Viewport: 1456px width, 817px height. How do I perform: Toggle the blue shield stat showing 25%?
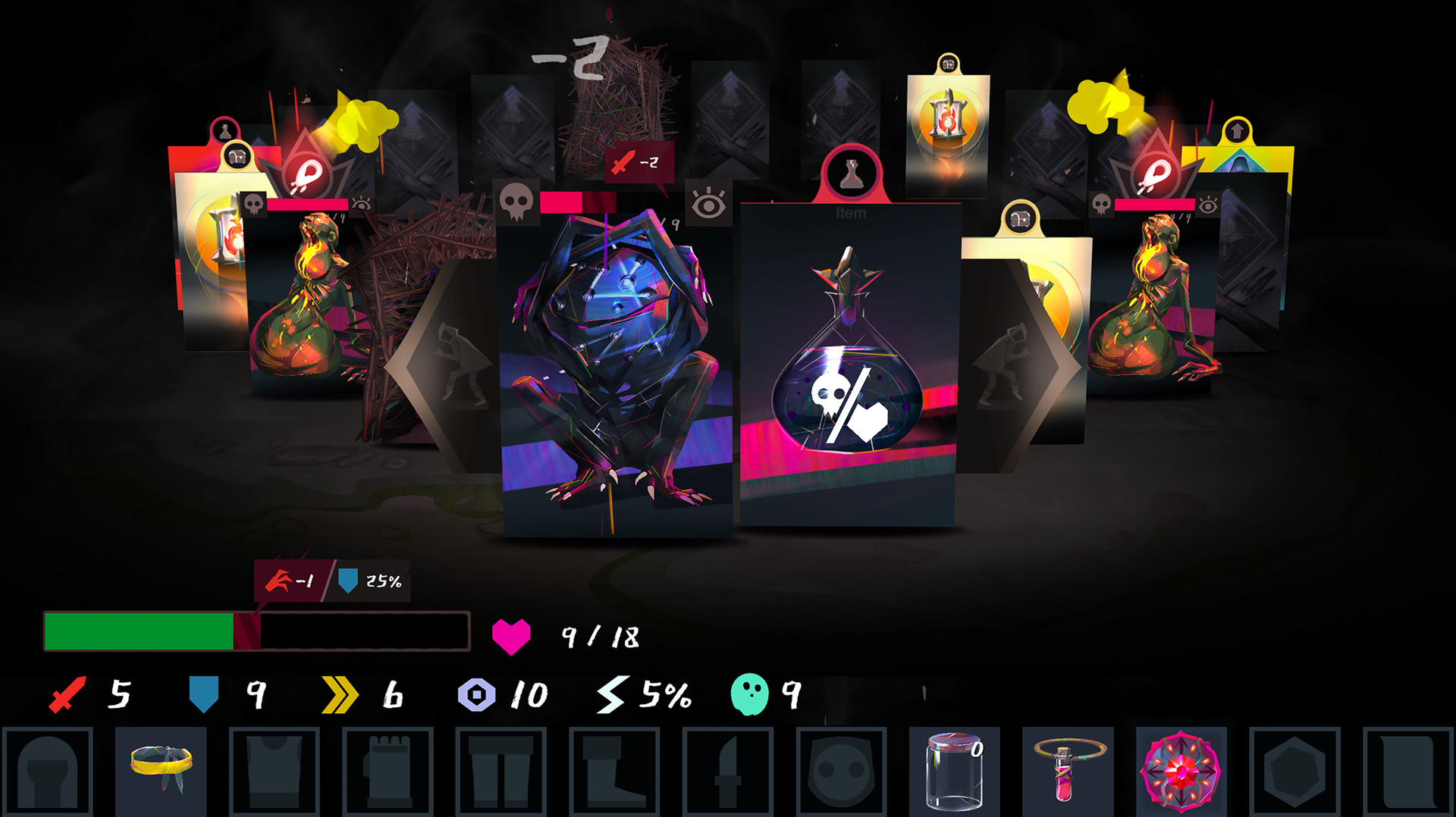[x=350, y=582]
